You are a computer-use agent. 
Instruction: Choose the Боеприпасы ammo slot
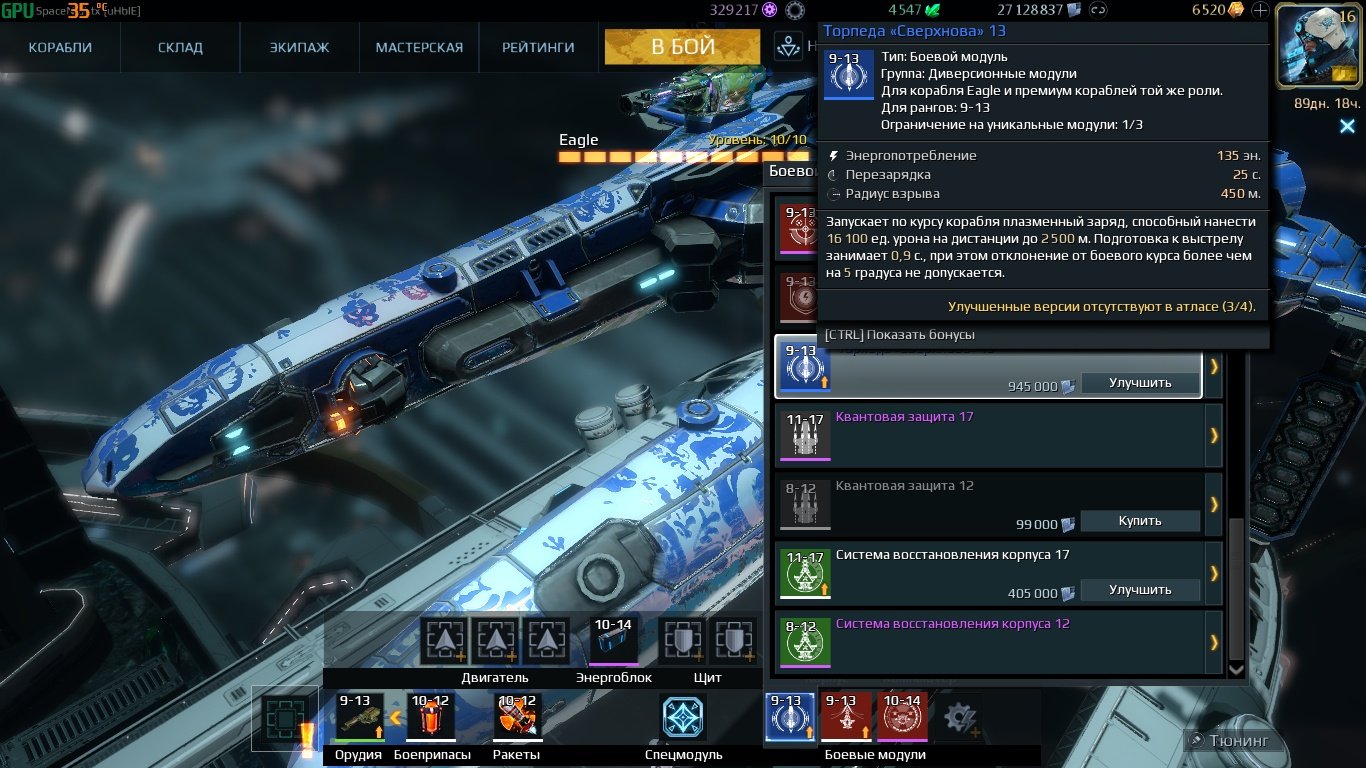[x=431, y=716]
